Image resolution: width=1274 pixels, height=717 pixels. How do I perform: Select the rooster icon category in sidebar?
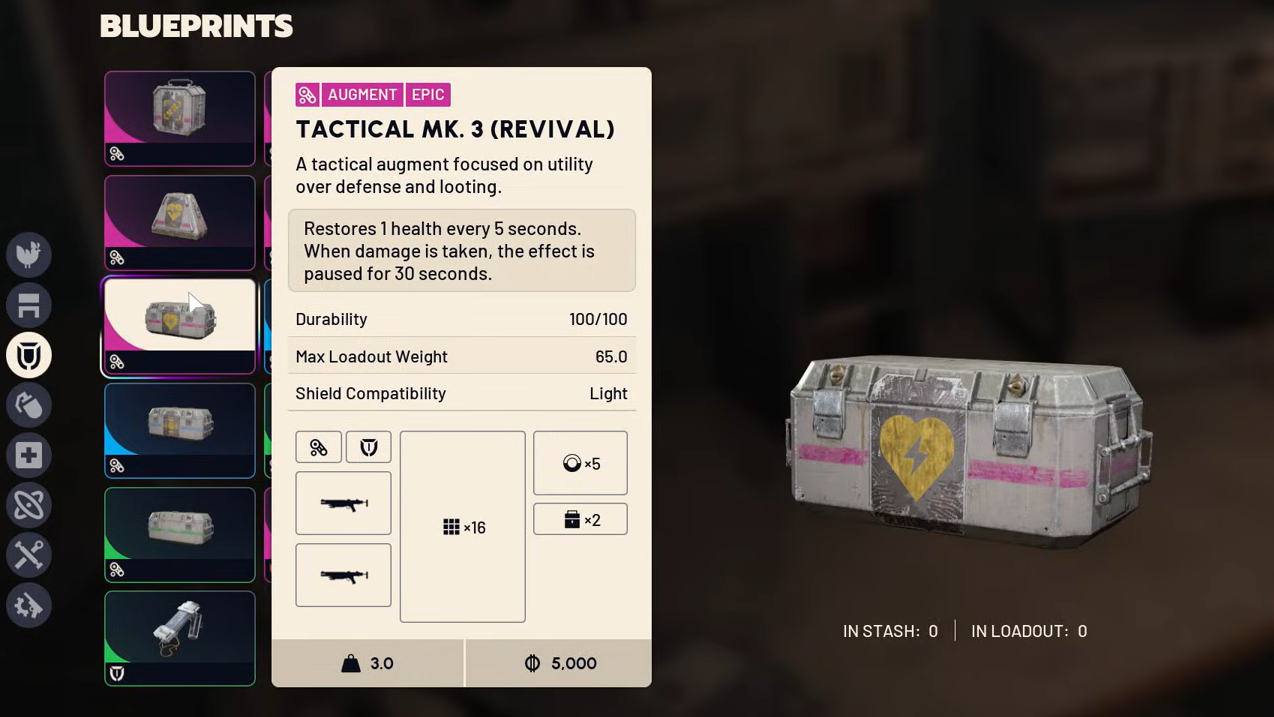29,255
